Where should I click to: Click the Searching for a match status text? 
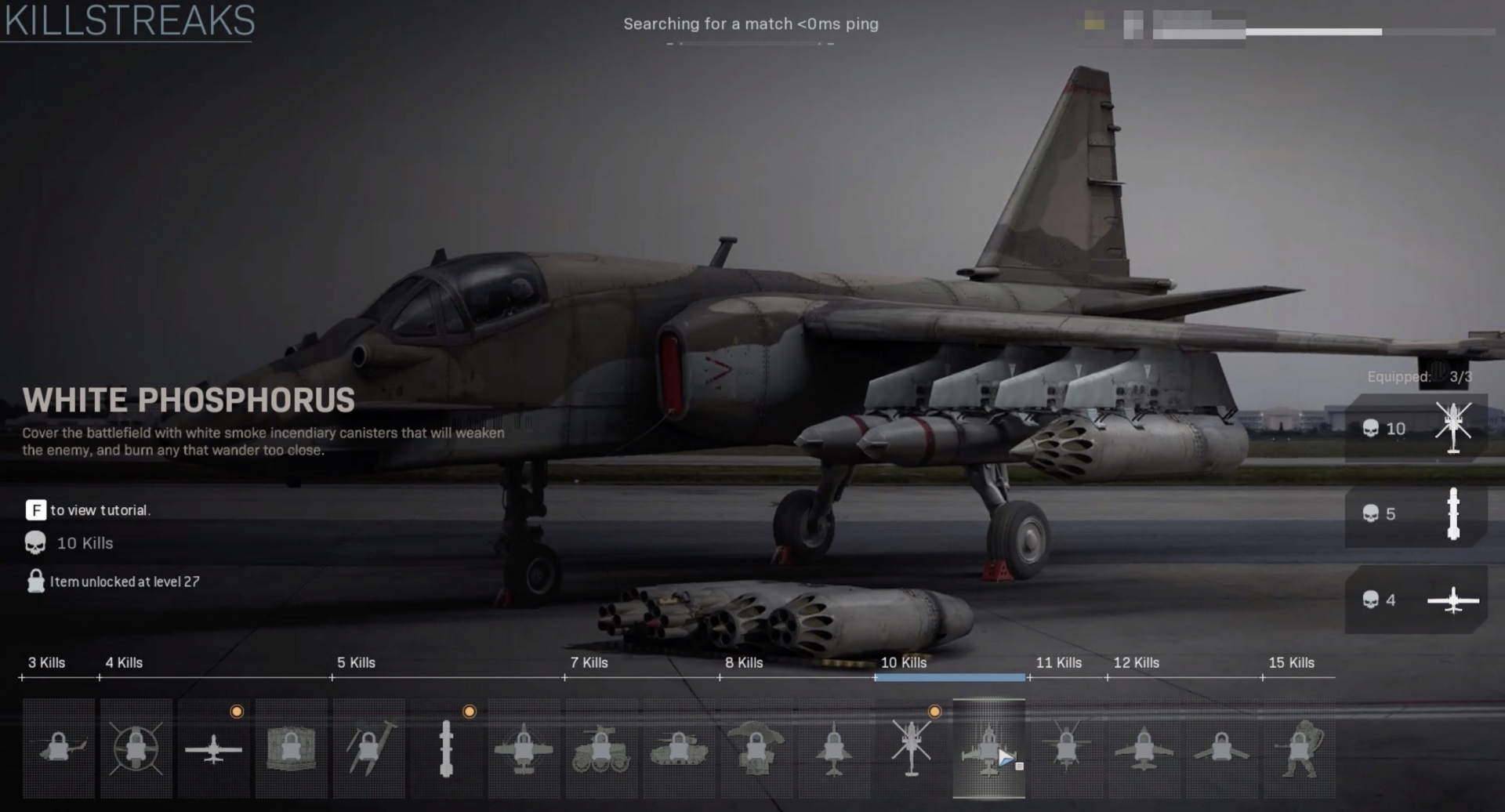point(751,24)
